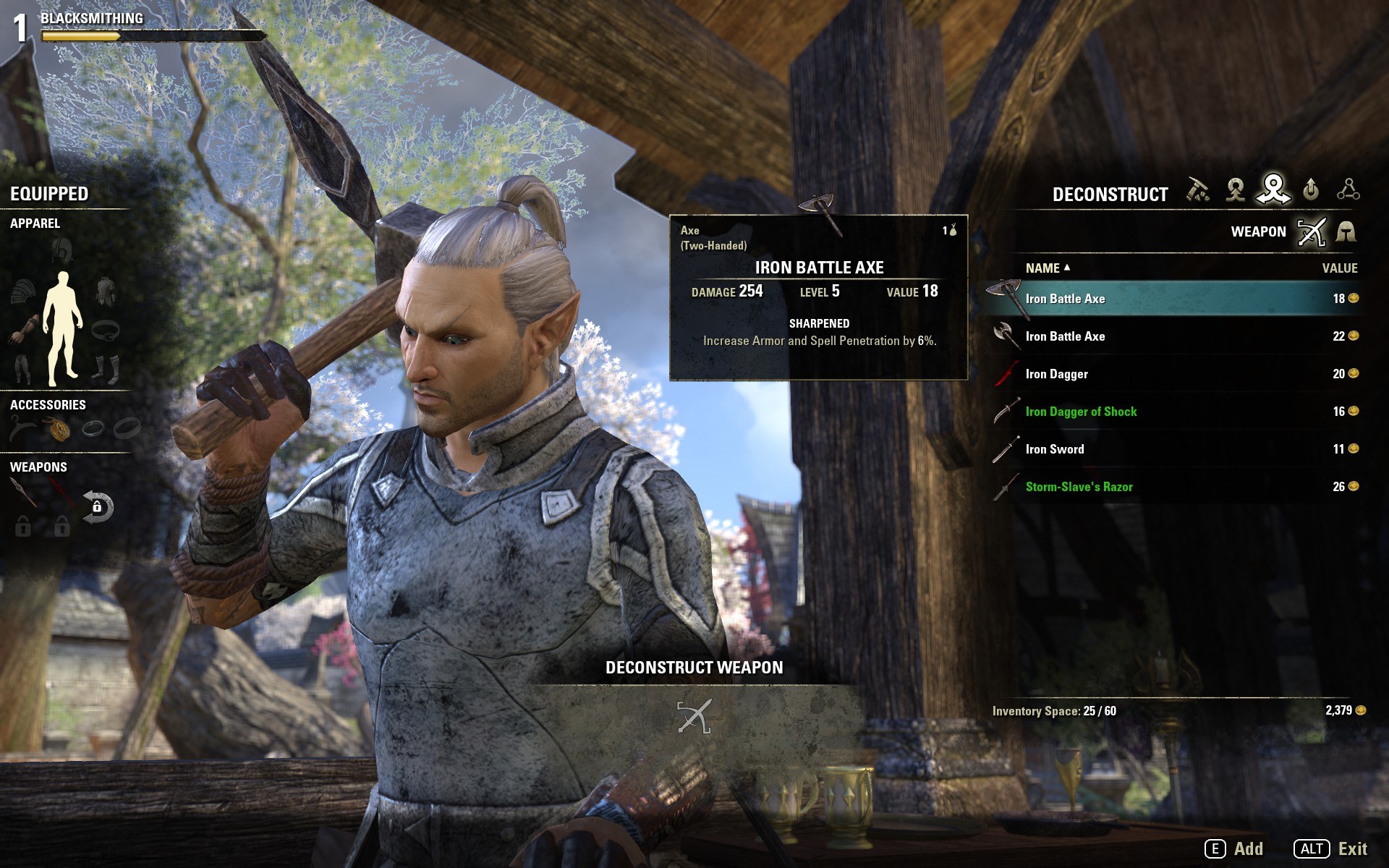Switch to the triangle research tab
Viewport: 1389px width, 868px height.
click(x=1348, y=190)
